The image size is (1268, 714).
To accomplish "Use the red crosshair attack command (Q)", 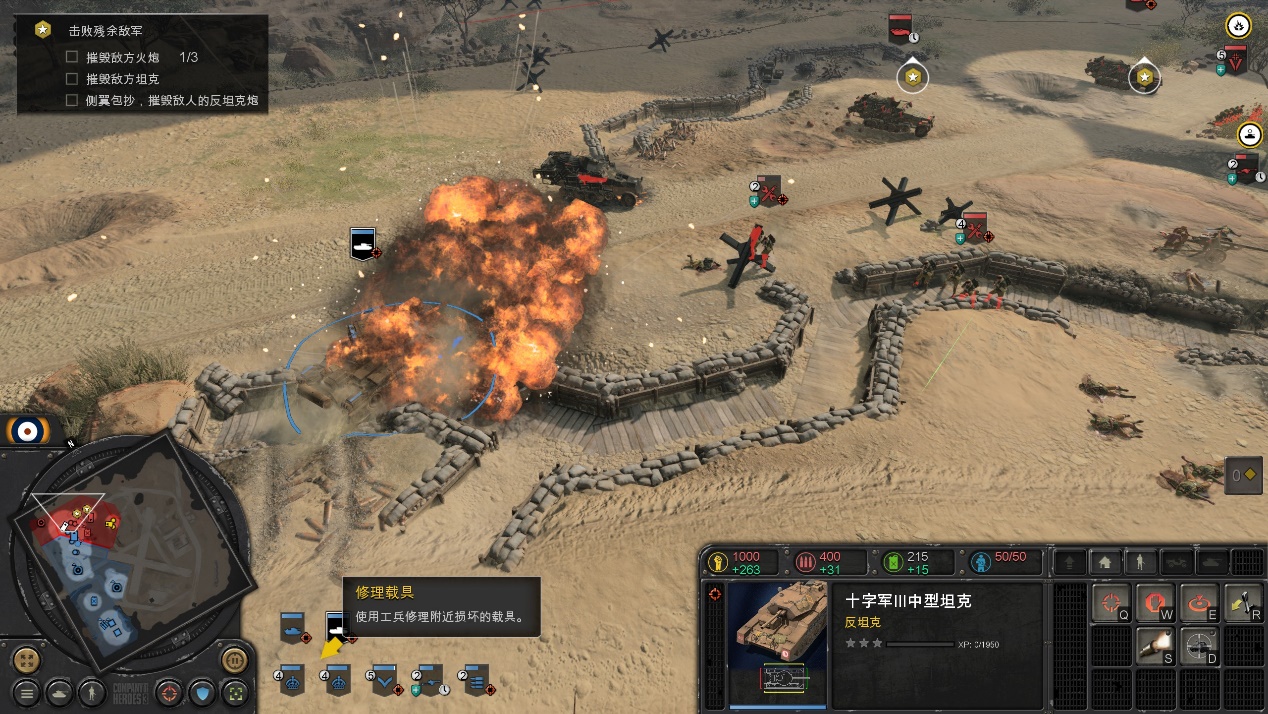I will [x=1110, y=602].
